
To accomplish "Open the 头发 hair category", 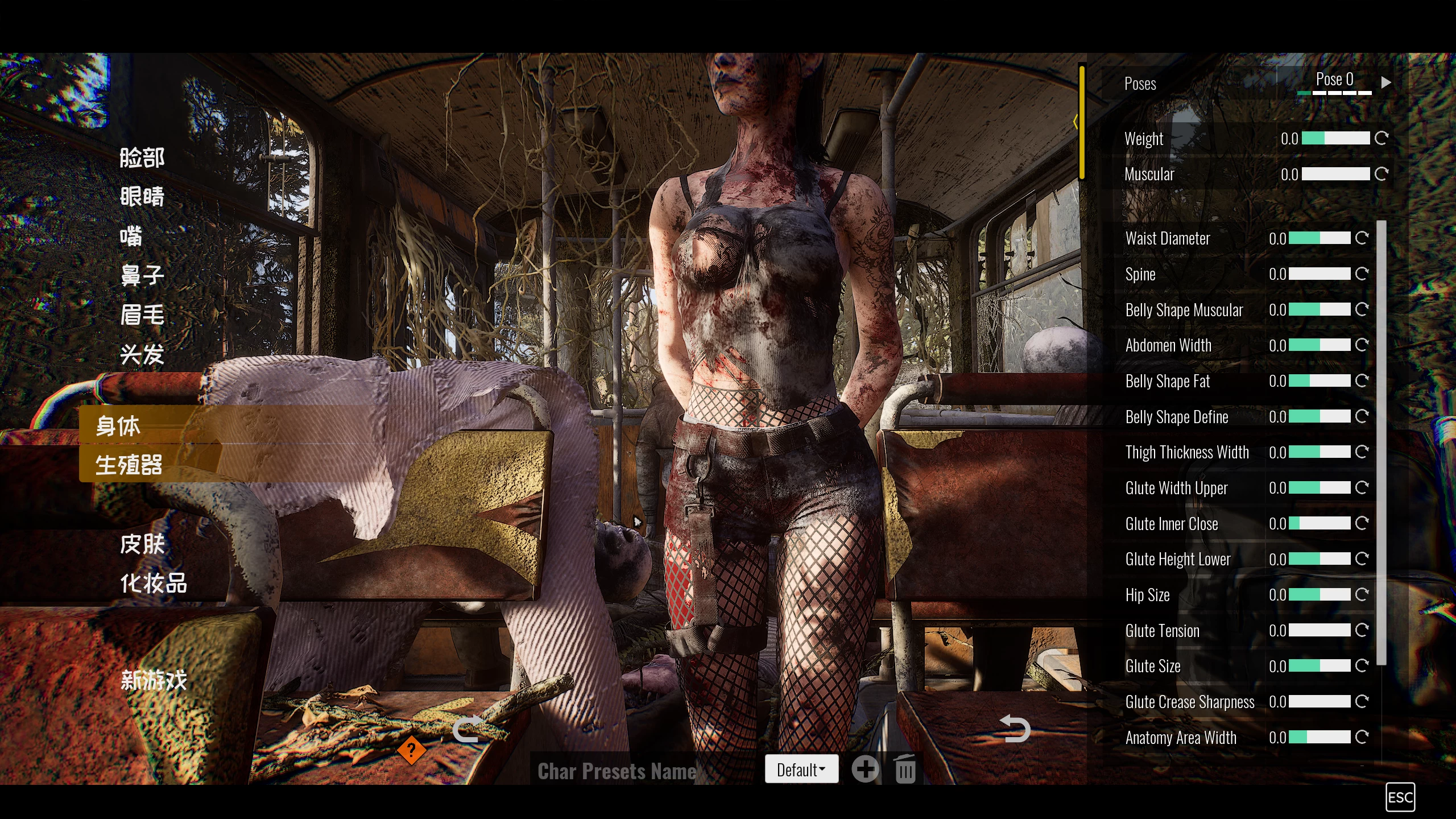I will pyautogui.click(x=142, y=354).
